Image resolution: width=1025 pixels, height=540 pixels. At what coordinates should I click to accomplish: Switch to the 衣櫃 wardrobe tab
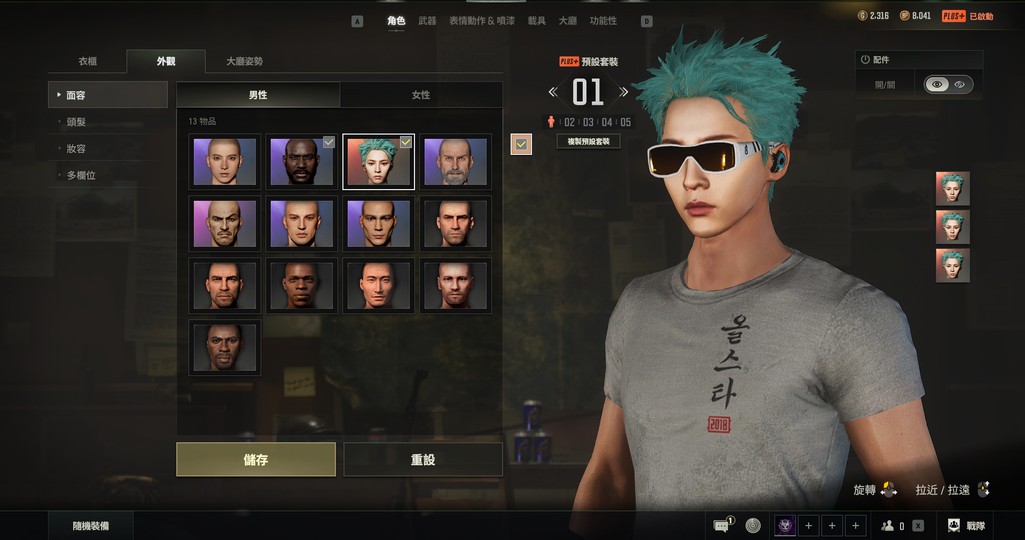[x=88, y=61]
